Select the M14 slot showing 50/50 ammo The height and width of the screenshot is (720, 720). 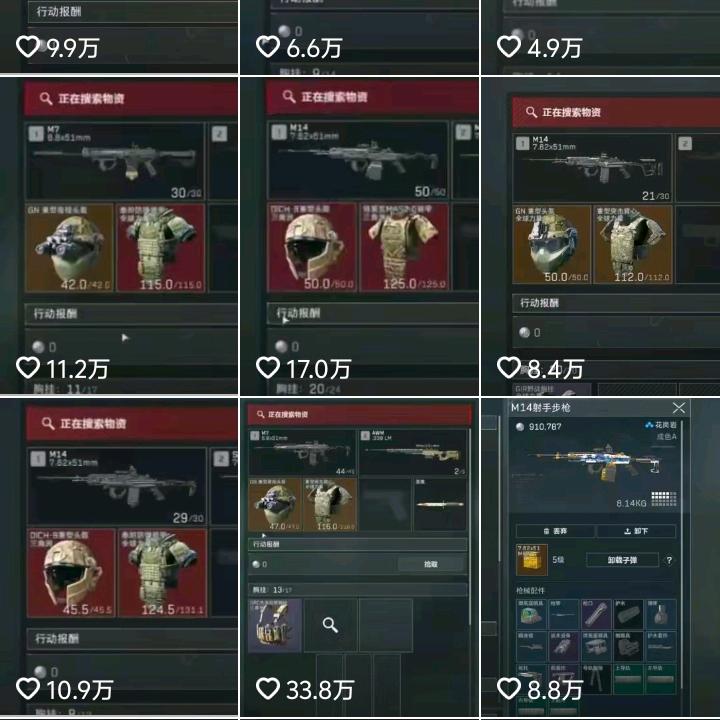(357, 160)
